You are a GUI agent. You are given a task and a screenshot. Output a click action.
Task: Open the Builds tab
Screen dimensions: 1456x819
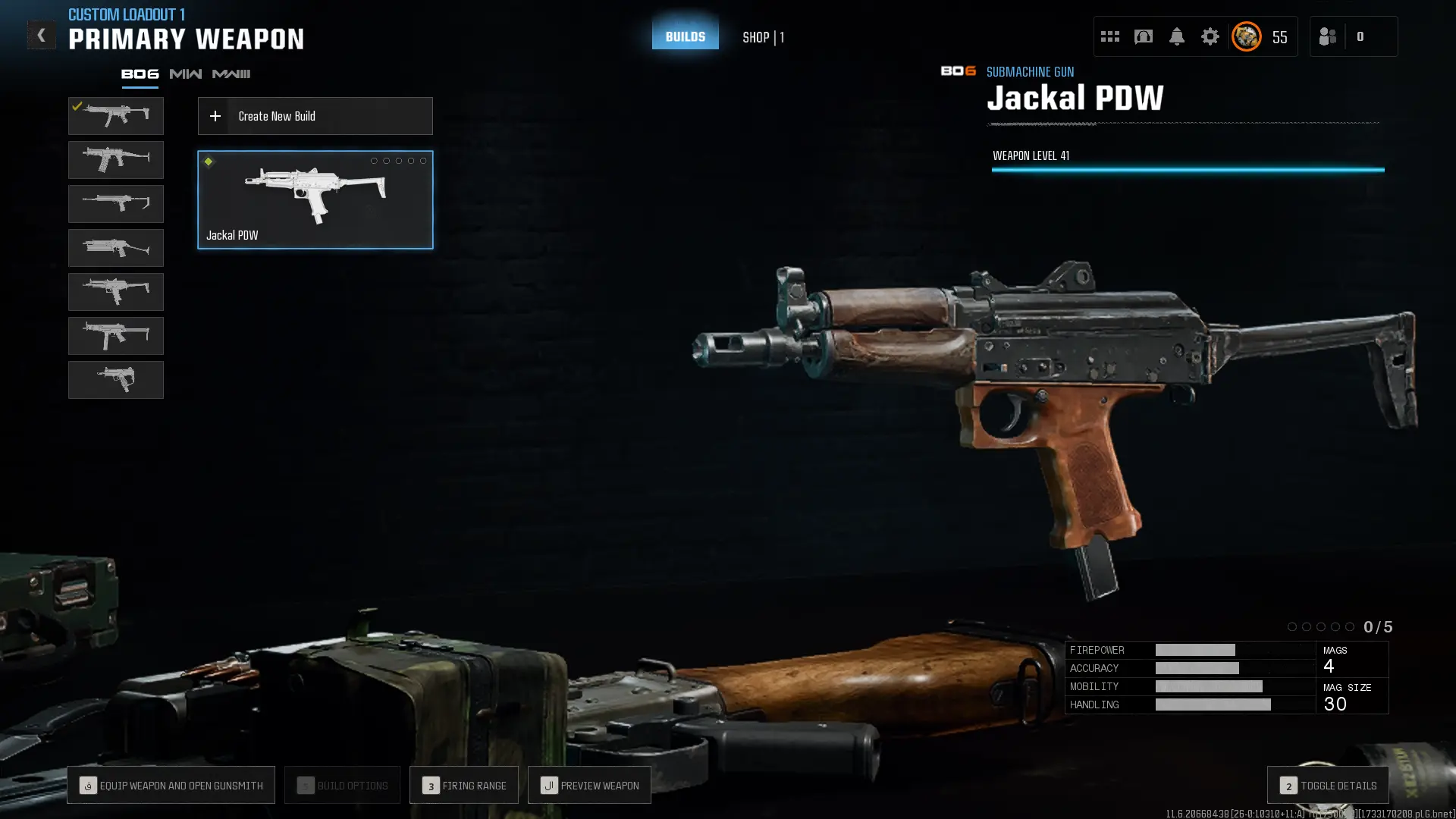point(685,36)
